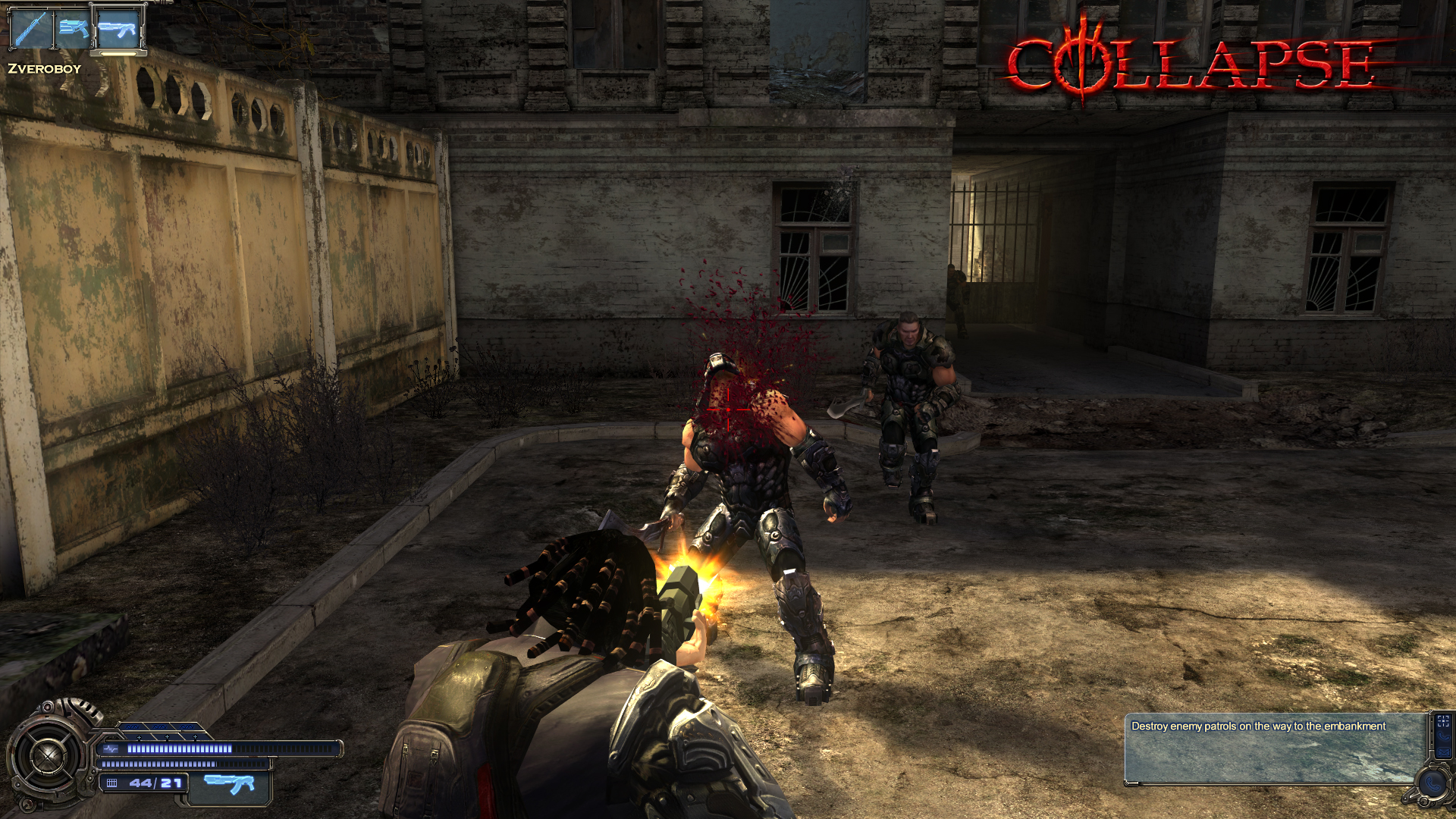Open the envelope message icon on the objective panel
The width and height of the screenshot is (1456, 819).
click(1445, 752)
